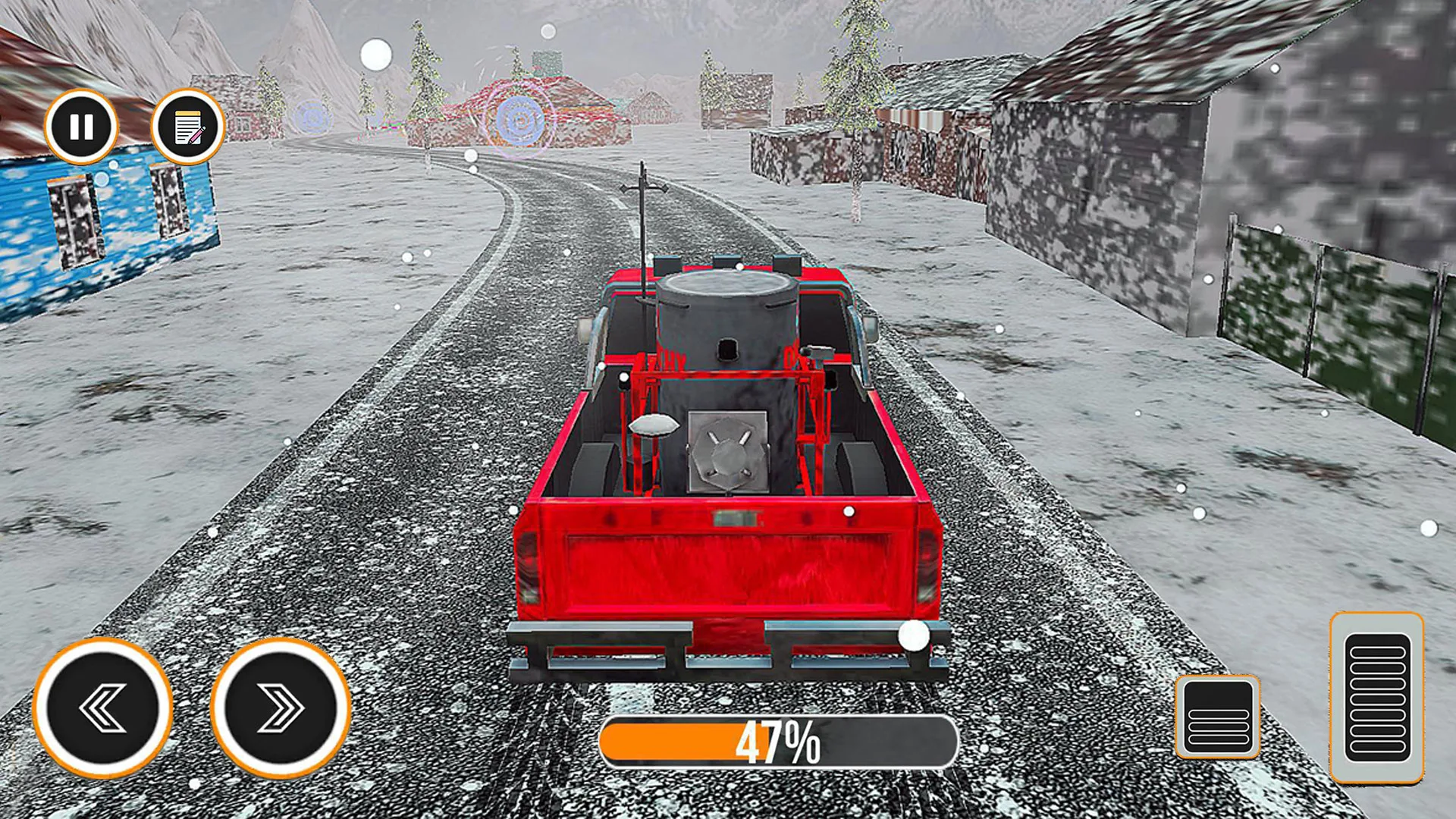Pause the game with the pause button
The height and width of the screenshot is (819, 1456).
pyautogui.click(x=81, y=127)
